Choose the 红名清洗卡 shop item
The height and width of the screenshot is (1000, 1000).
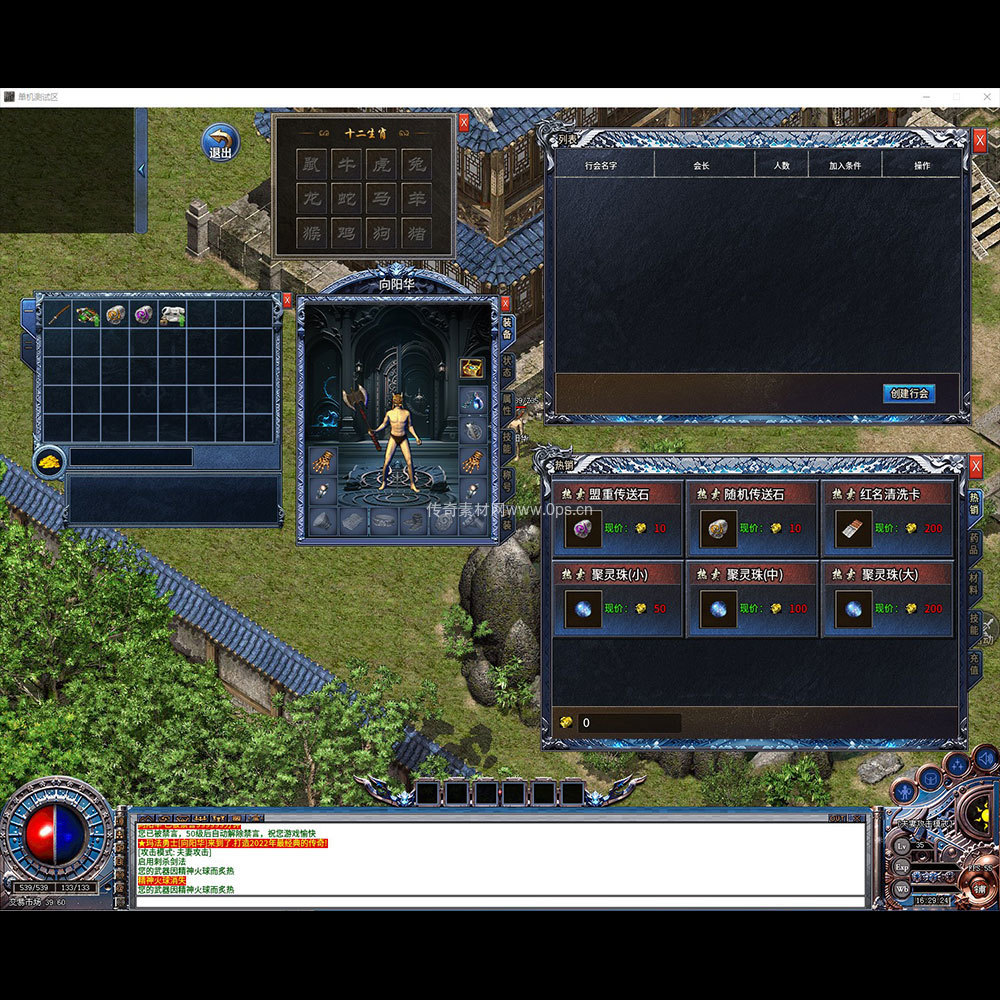(x=853, y=528)
